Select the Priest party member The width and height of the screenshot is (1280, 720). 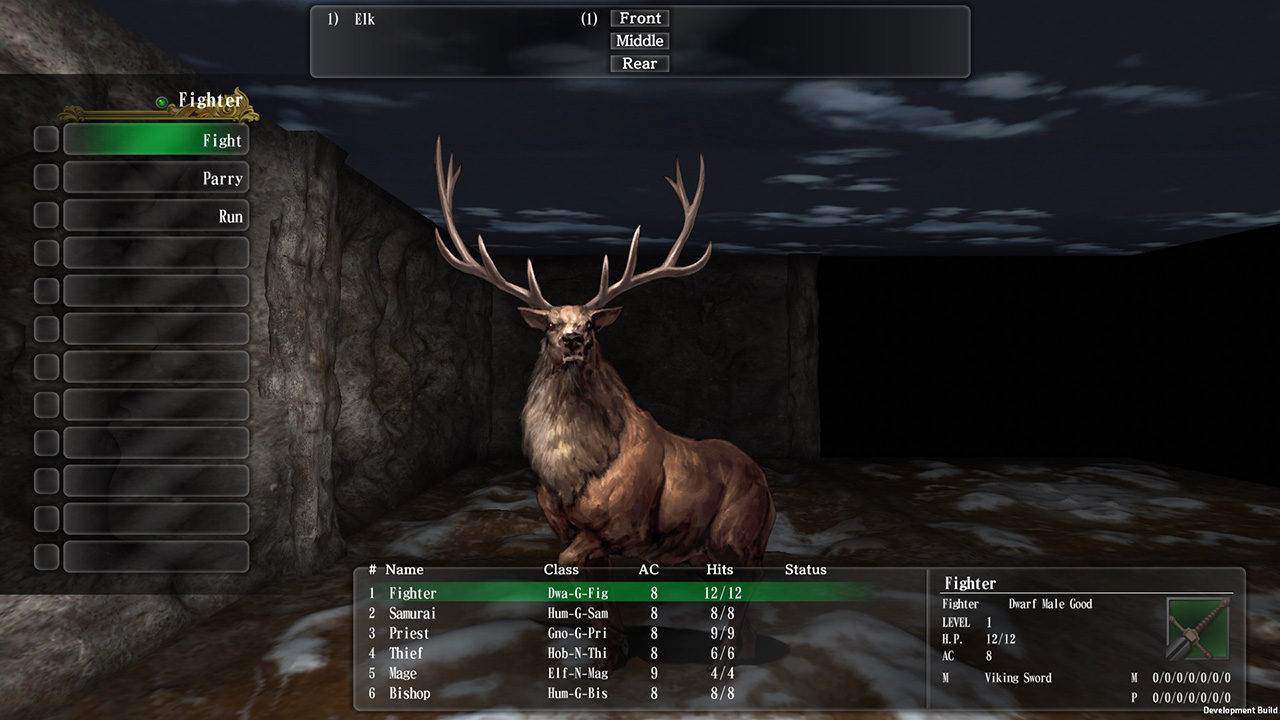[x=409, y=633]
